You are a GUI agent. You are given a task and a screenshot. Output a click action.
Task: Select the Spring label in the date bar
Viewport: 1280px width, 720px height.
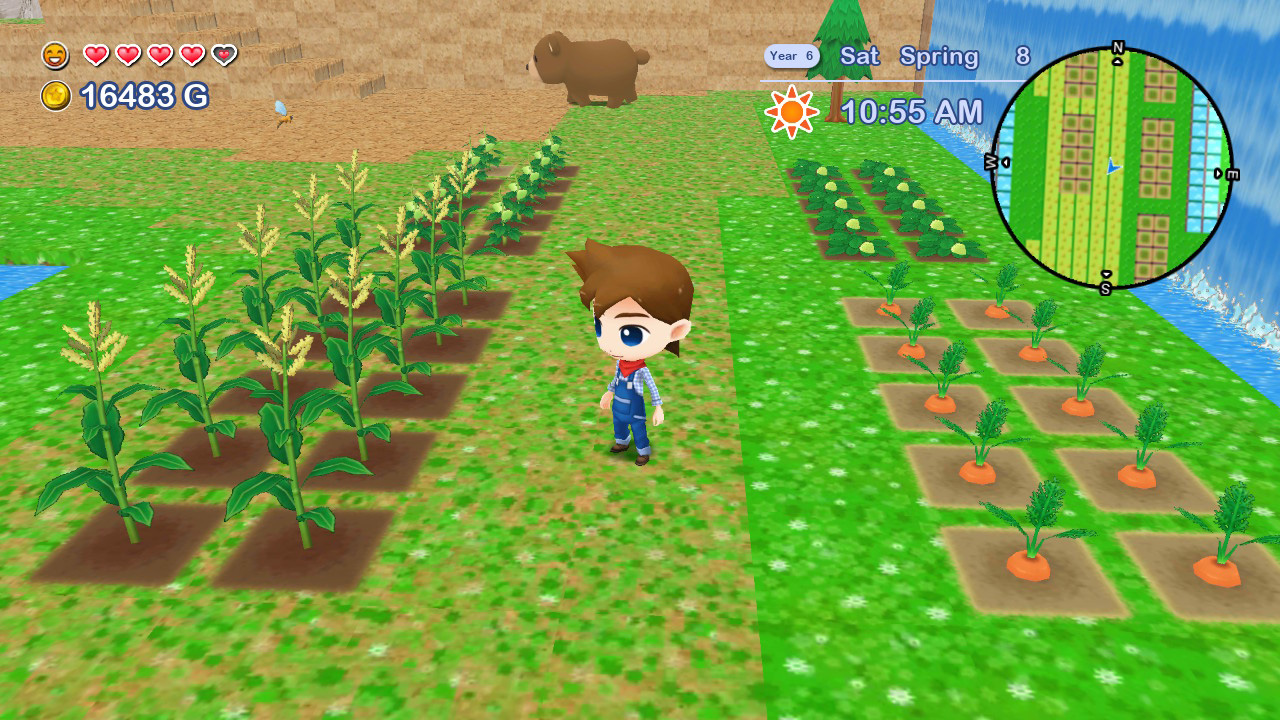[943, 57]
